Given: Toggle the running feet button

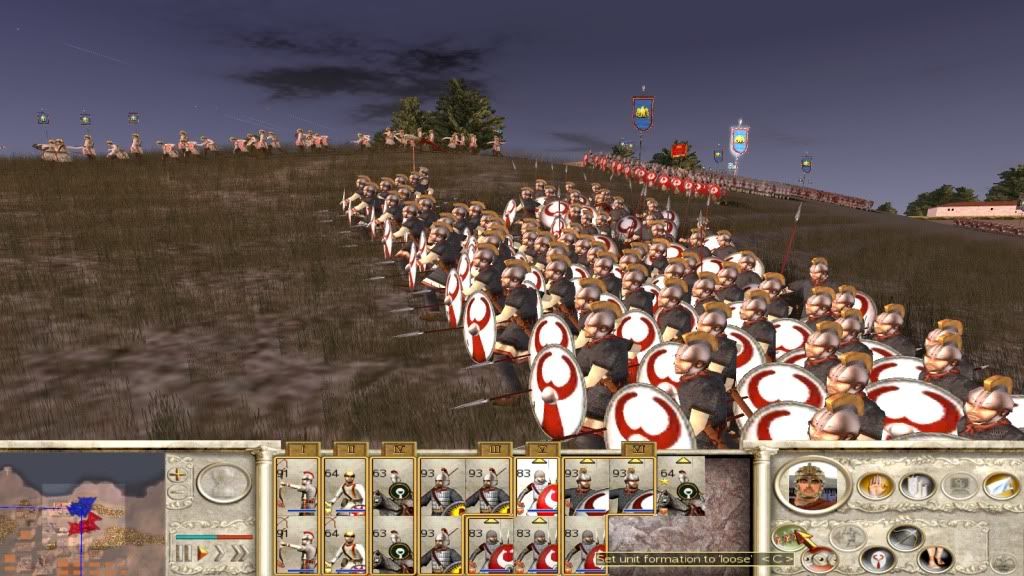Looking at the screenshot, I should 936,556.
